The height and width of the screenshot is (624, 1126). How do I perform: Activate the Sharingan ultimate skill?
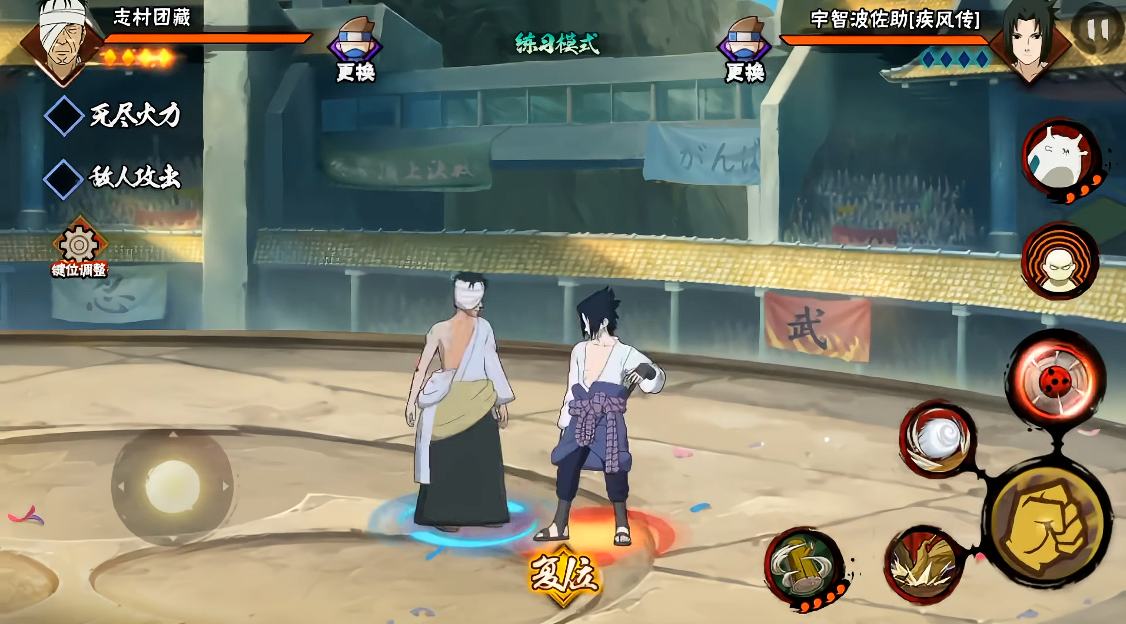tap(1056, 379)
